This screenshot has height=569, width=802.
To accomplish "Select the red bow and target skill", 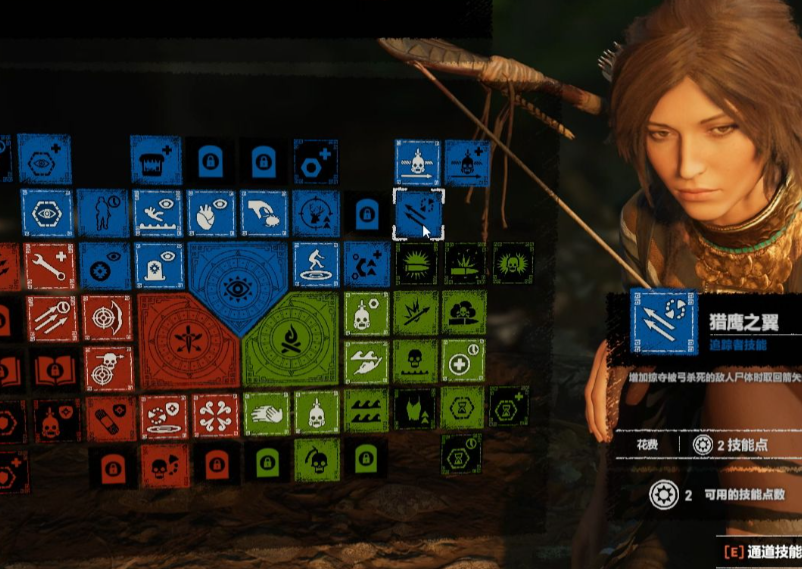I will pyautogui.click(x=106, y=317).
